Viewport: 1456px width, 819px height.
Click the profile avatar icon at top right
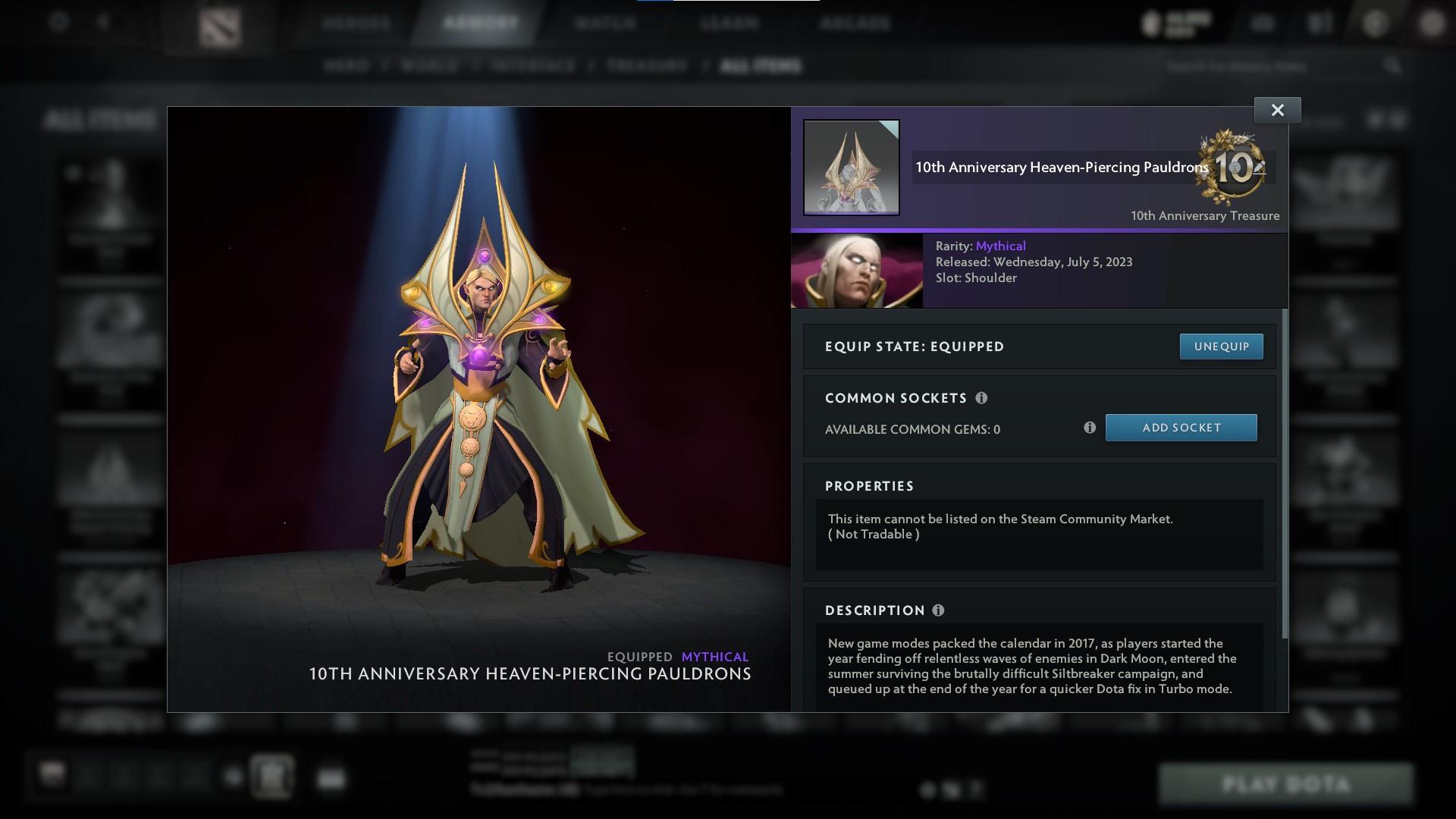coord(1432,22)
